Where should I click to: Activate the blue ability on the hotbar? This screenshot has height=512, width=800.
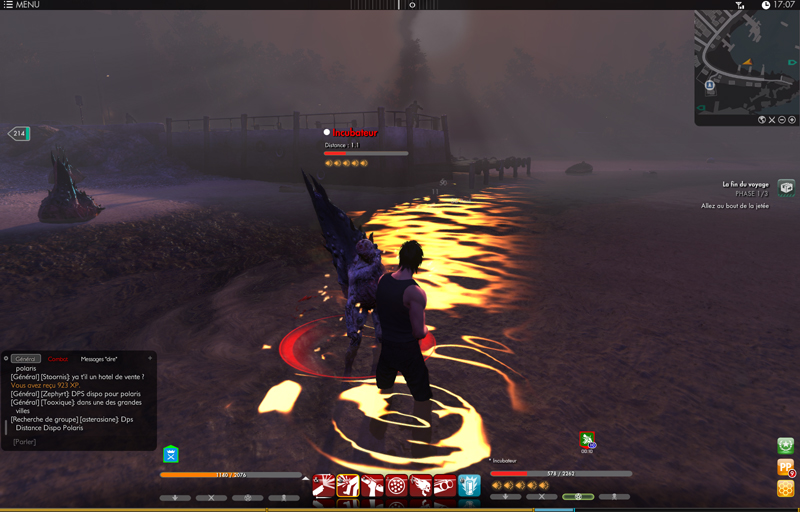point(469,486)
